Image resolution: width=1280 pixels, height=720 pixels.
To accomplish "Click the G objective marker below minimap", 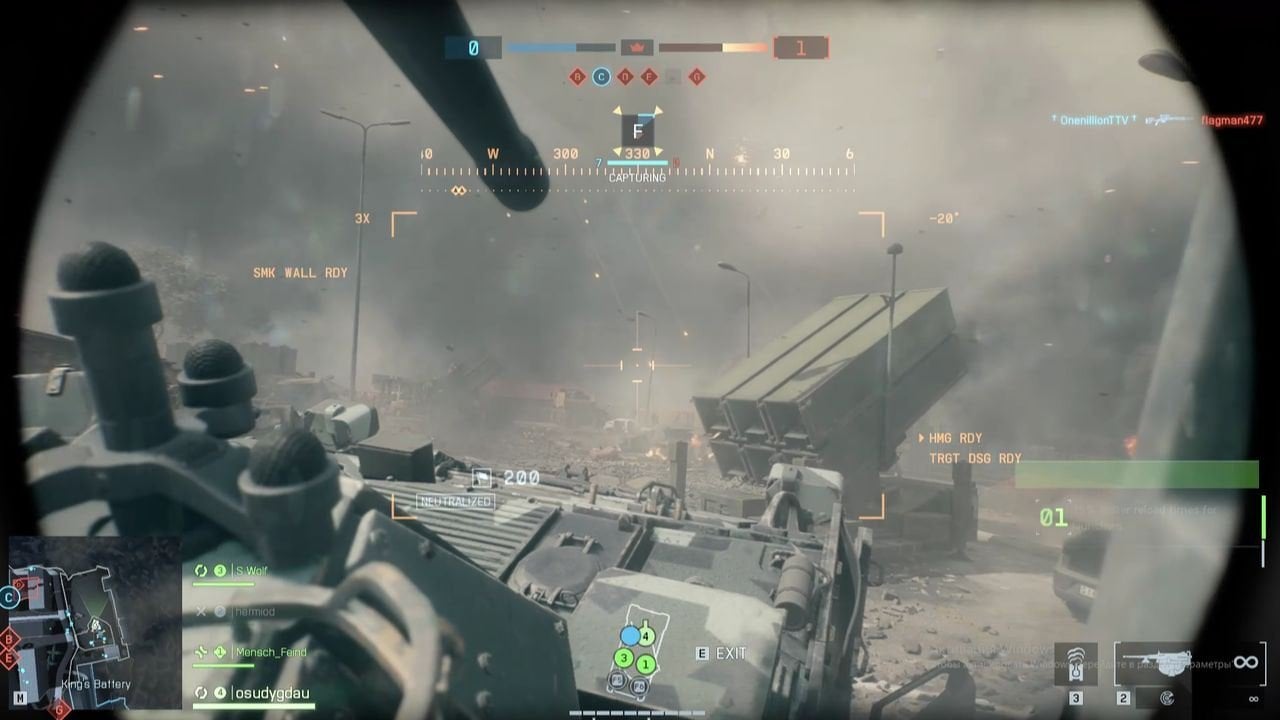I will 60,709.
